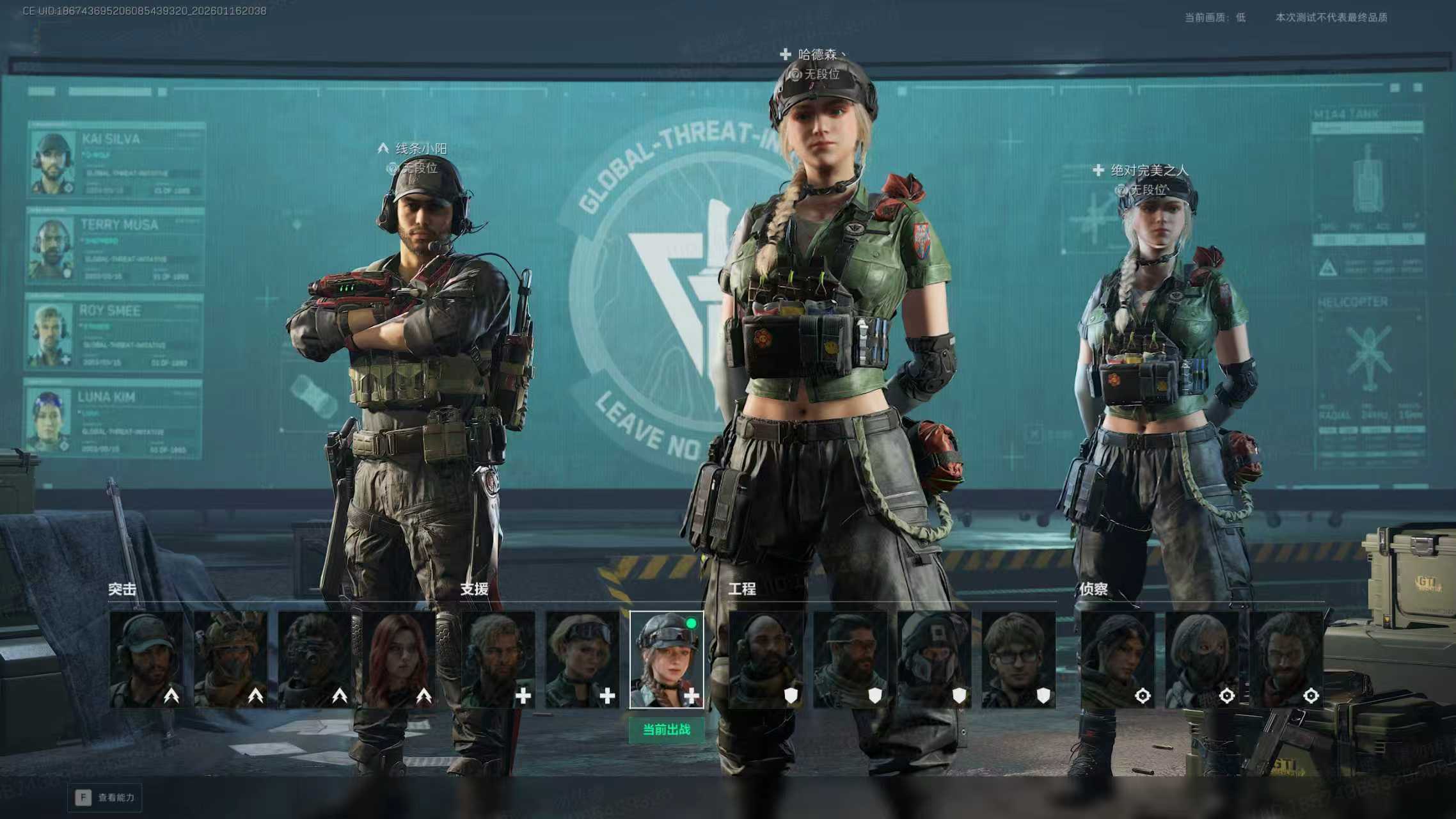Choose the dark-haired female recon operator
The image size is (1456, 819).
1118,659
